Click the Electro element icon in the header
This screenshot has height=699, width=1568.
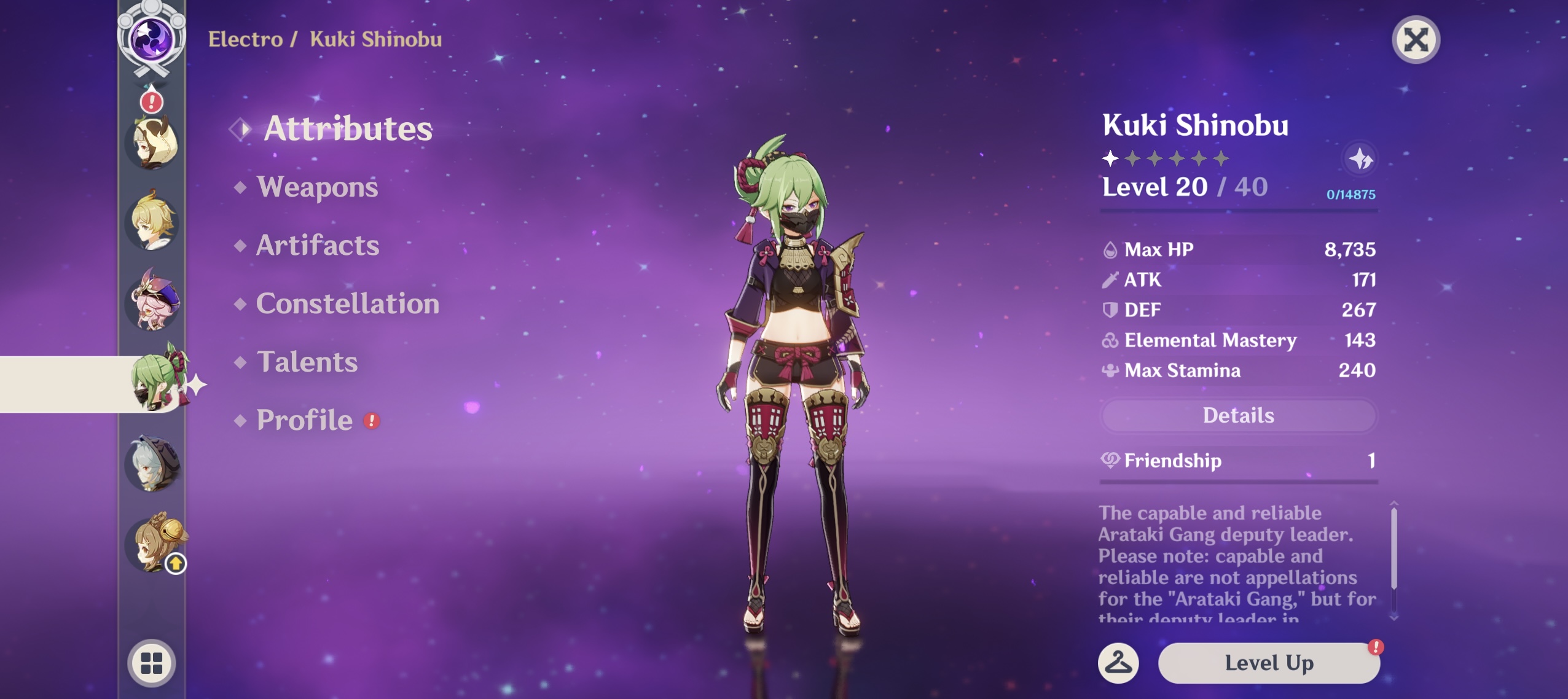click(152, 38)
